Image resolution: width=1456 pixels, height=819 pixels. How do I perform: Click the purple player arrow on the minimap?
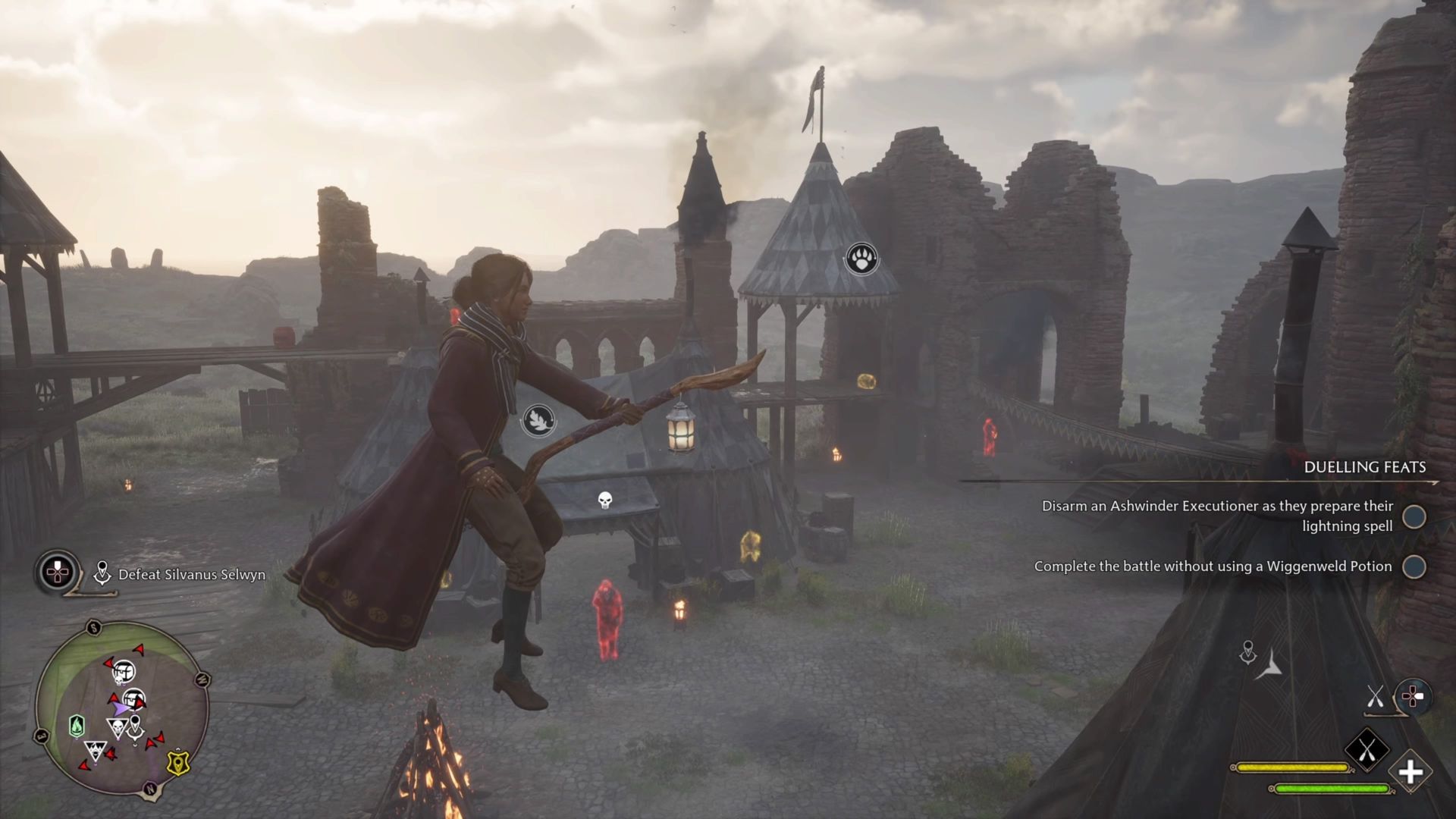(x=121, y=708)
